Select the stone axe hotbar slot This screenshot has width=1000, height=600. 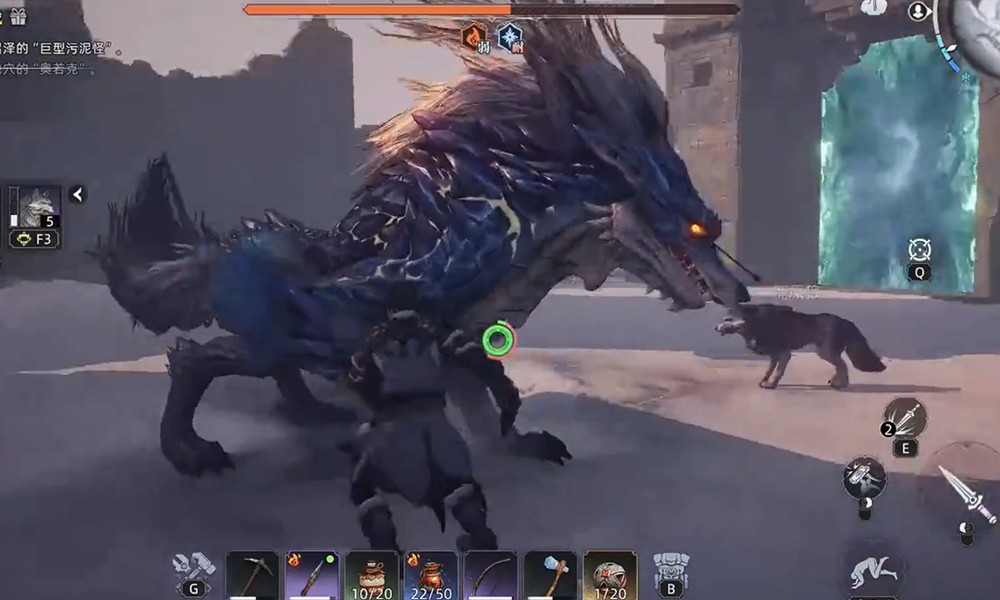551,575
